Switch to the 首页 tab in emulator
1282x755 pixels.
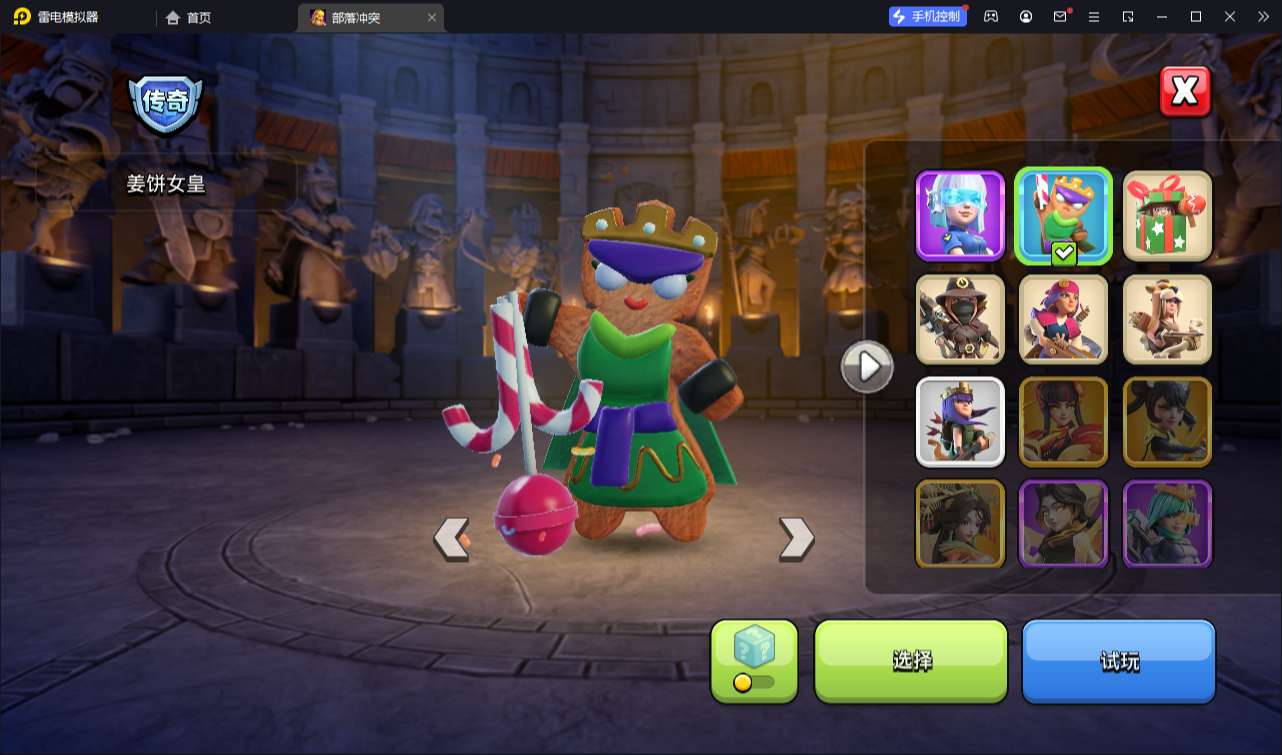click(x=189, y=17)
